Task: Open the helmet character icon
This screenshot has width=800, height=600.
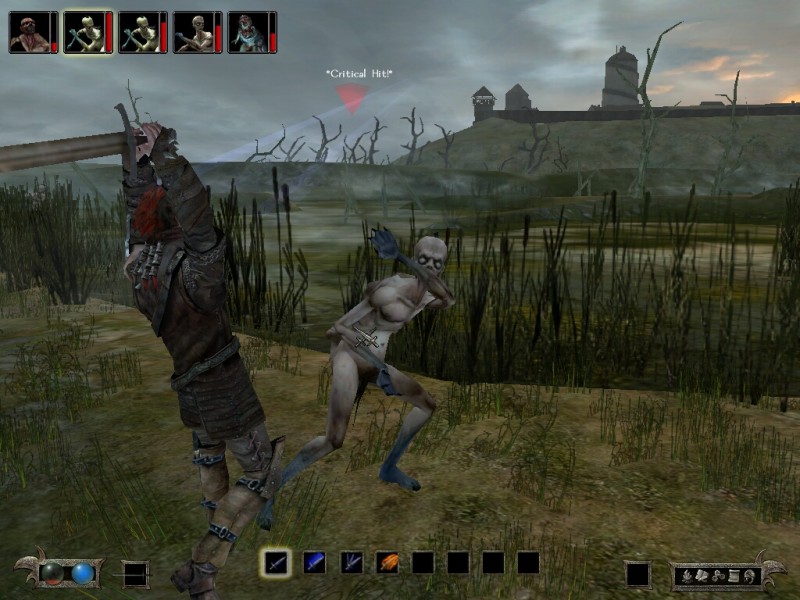Action: click(747, 575)
